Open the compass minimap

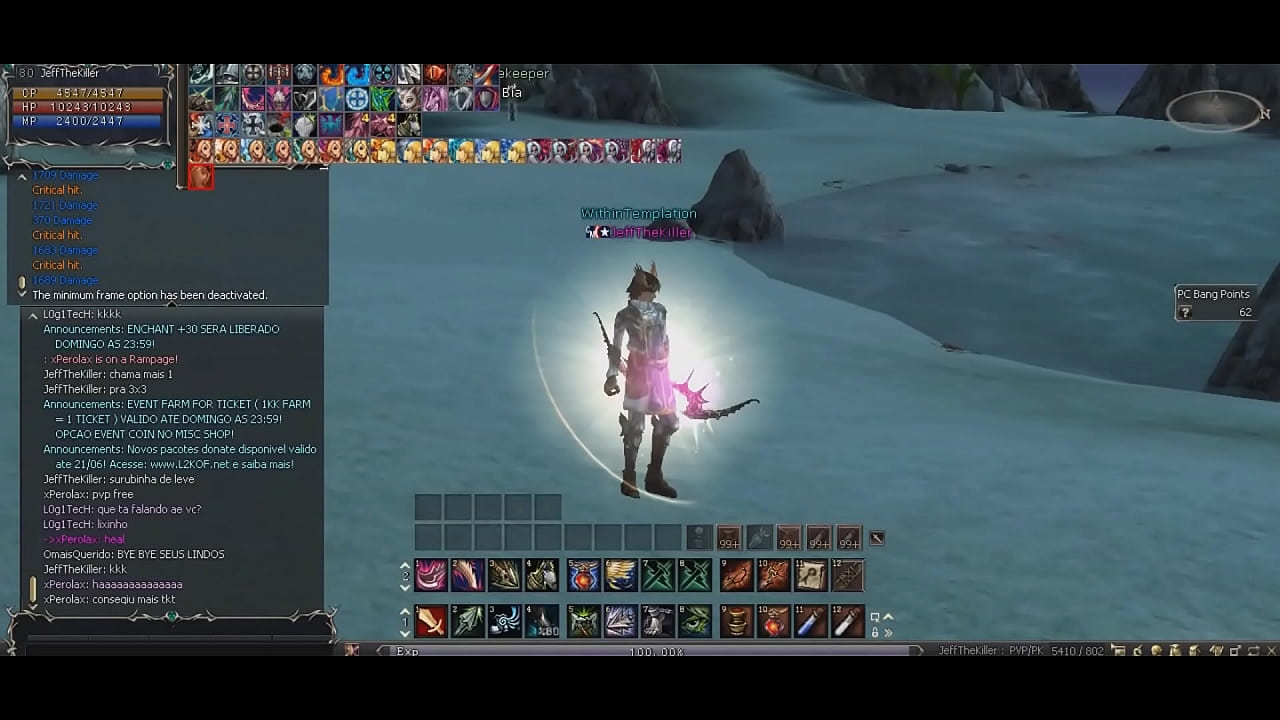1214,110
